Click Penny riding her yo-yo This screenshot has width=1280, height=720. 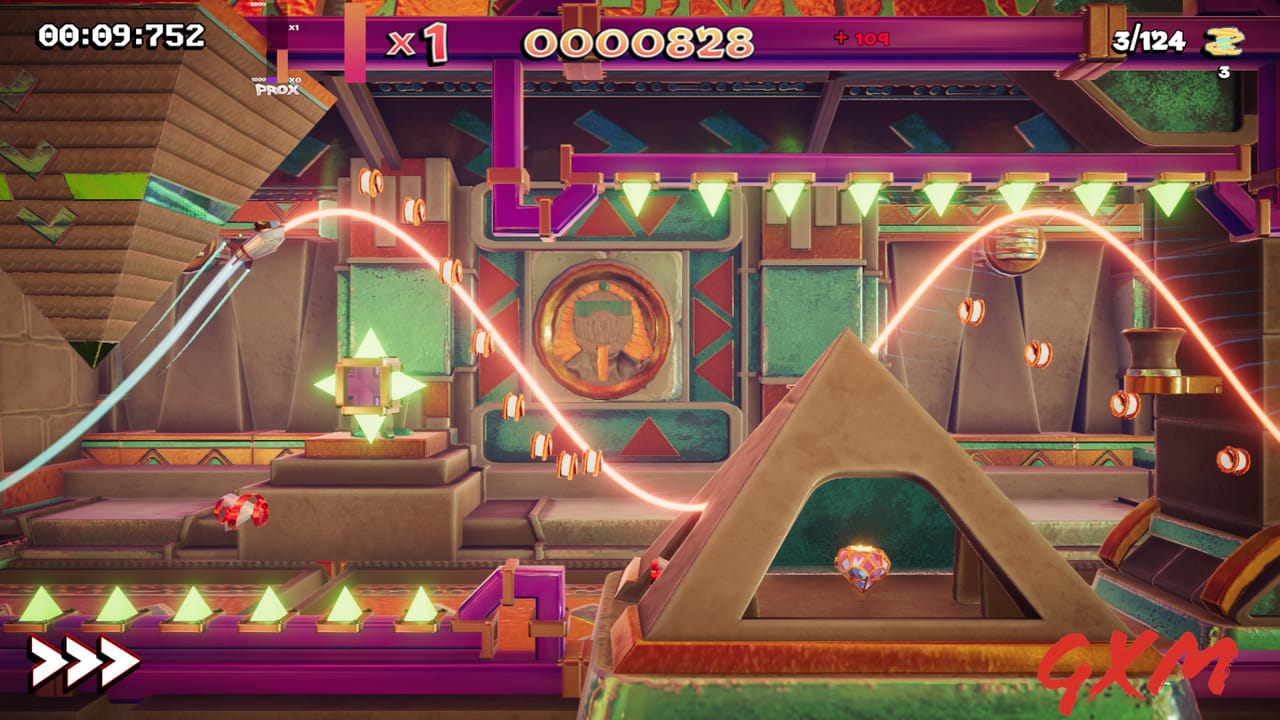(x=258, y=242)
